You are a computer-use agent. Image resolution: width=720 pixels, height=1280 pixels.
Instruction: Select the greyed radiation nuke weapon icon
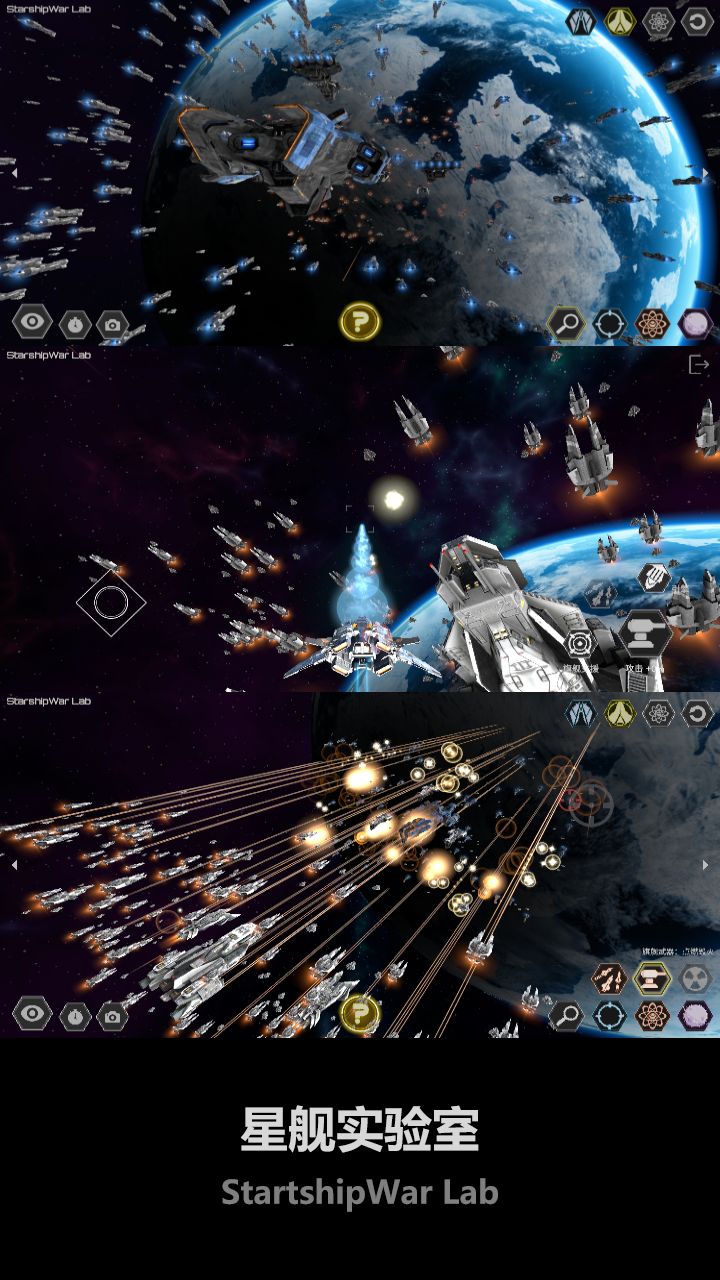pyautogui.click(x=696, y=978)
